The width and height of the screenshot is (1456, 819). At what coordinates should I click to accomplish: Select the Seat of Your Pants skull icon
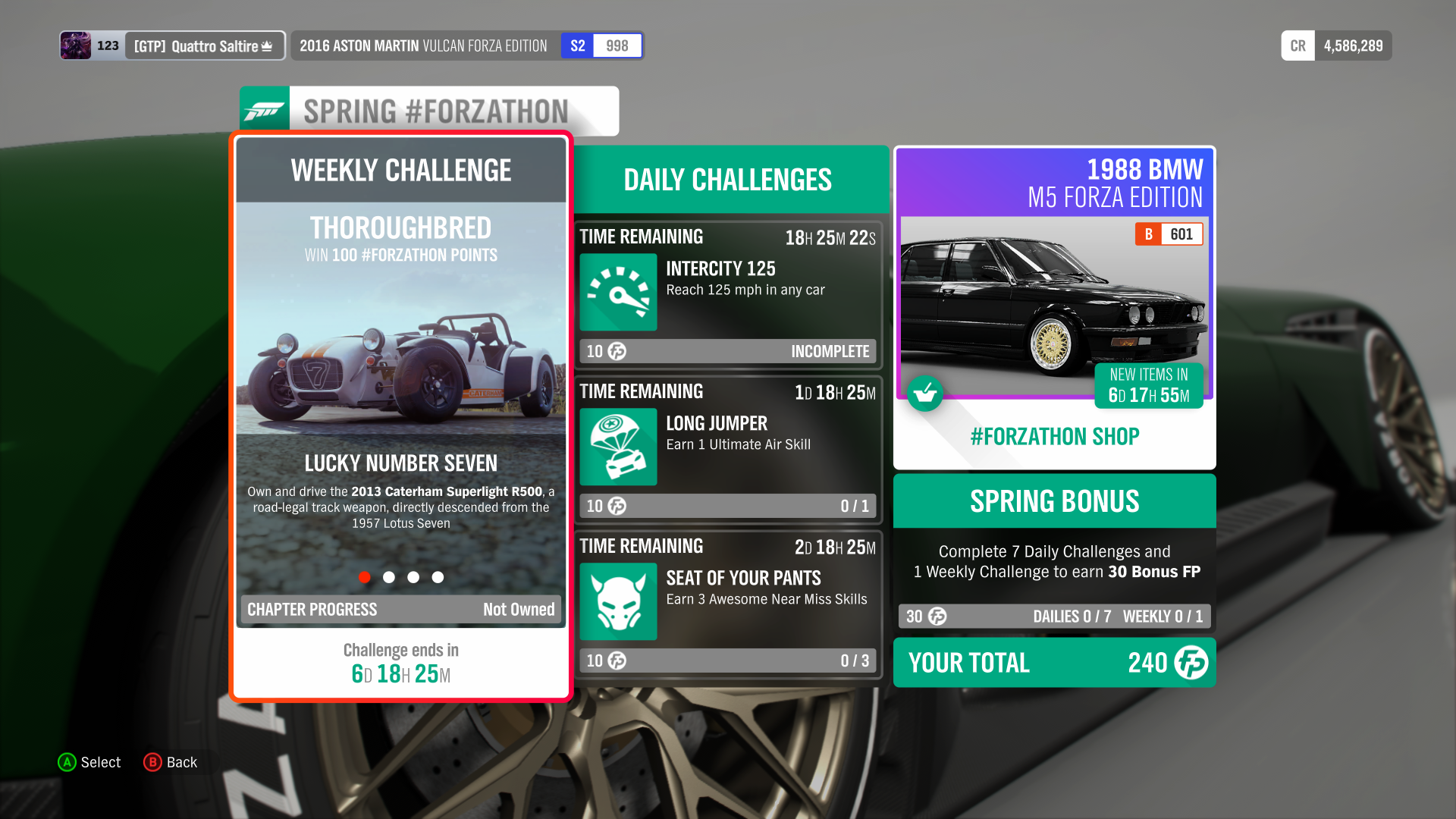617,601
